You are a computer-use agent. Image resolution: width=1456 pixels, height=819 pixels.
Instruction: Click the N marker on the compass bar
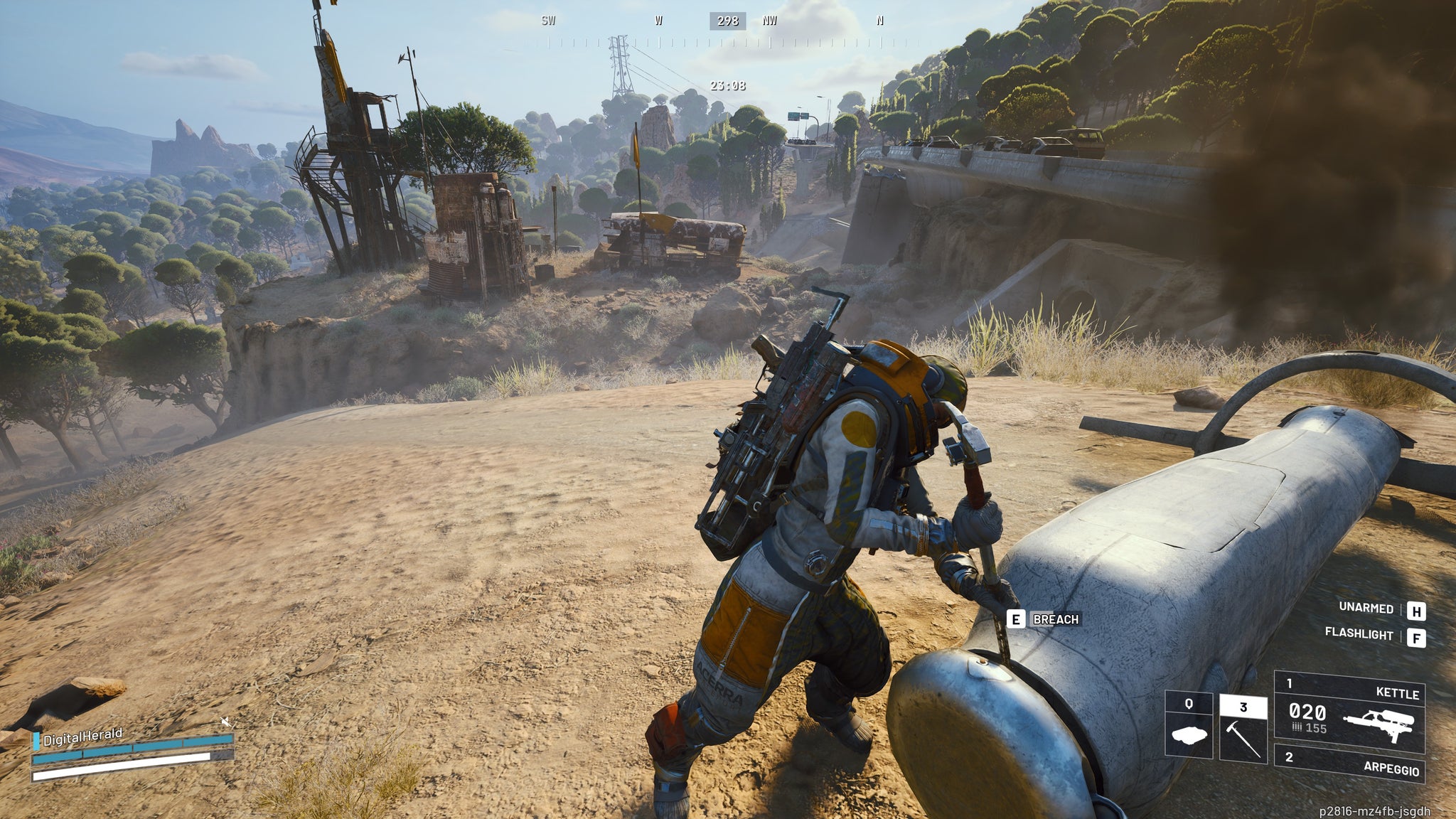(x=879, y=21)
